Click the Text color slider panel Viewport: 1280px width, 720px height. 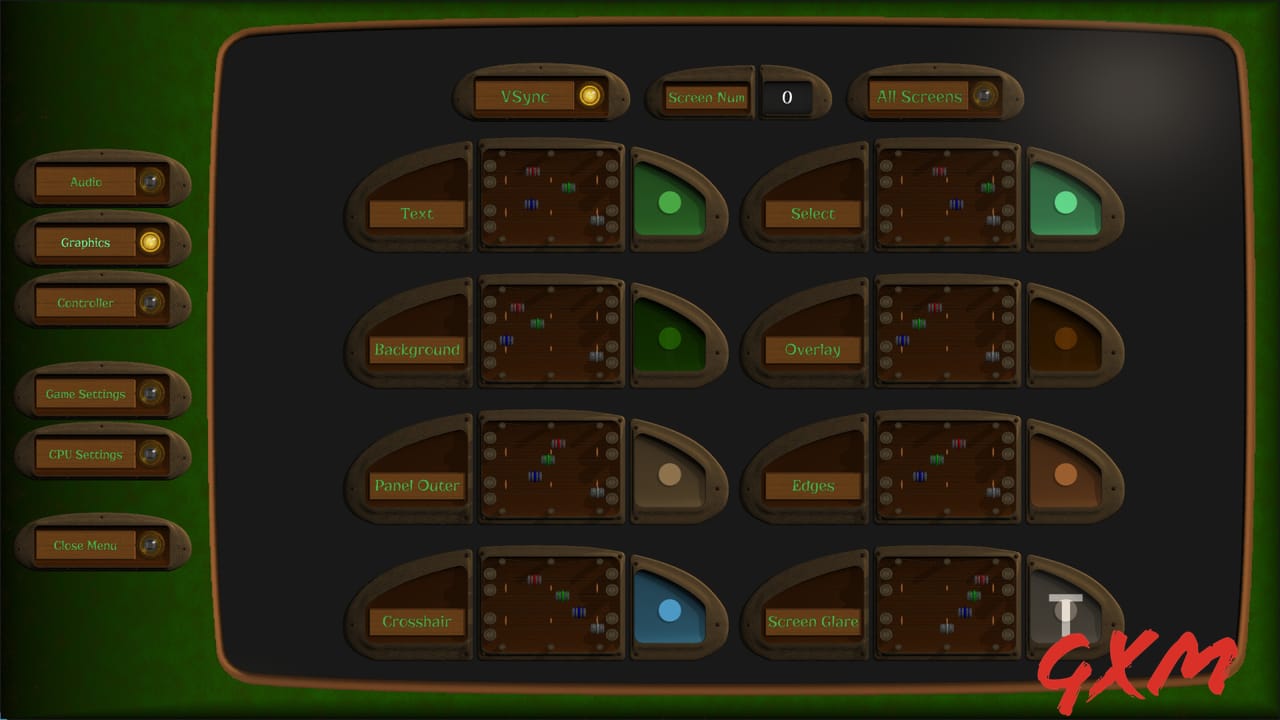click(552, 195)
